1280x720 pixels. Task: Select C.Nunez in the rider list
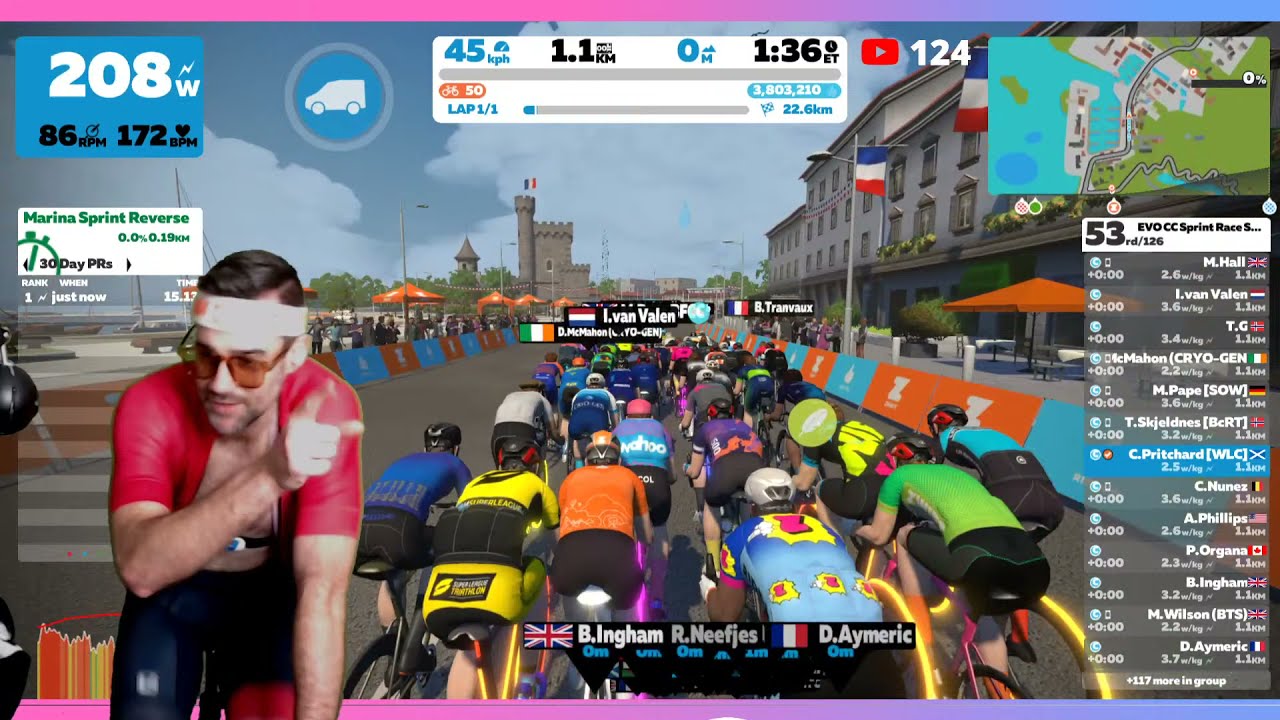1177,492
